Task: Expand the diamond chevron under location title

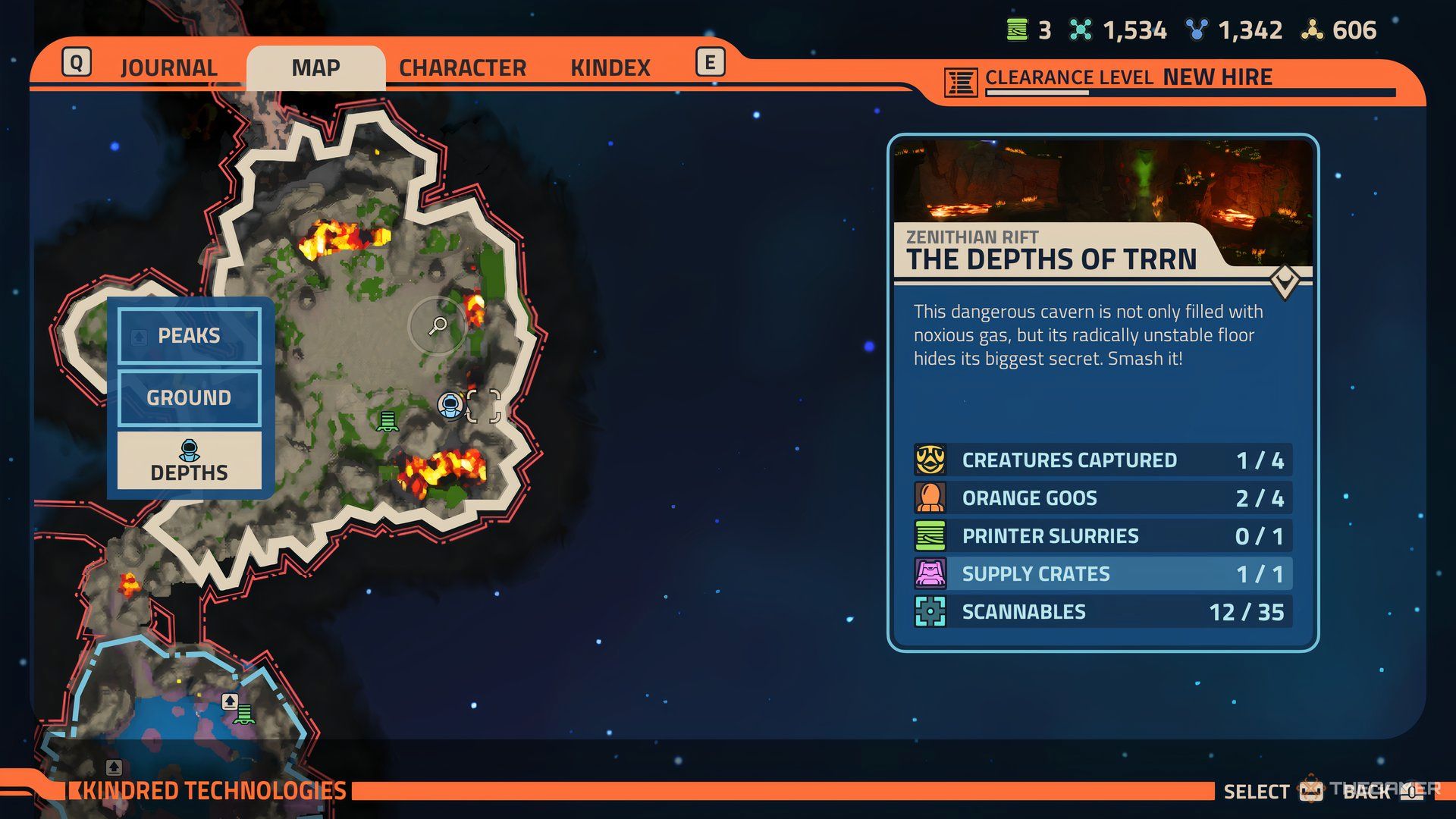Action: [1285, 282]
